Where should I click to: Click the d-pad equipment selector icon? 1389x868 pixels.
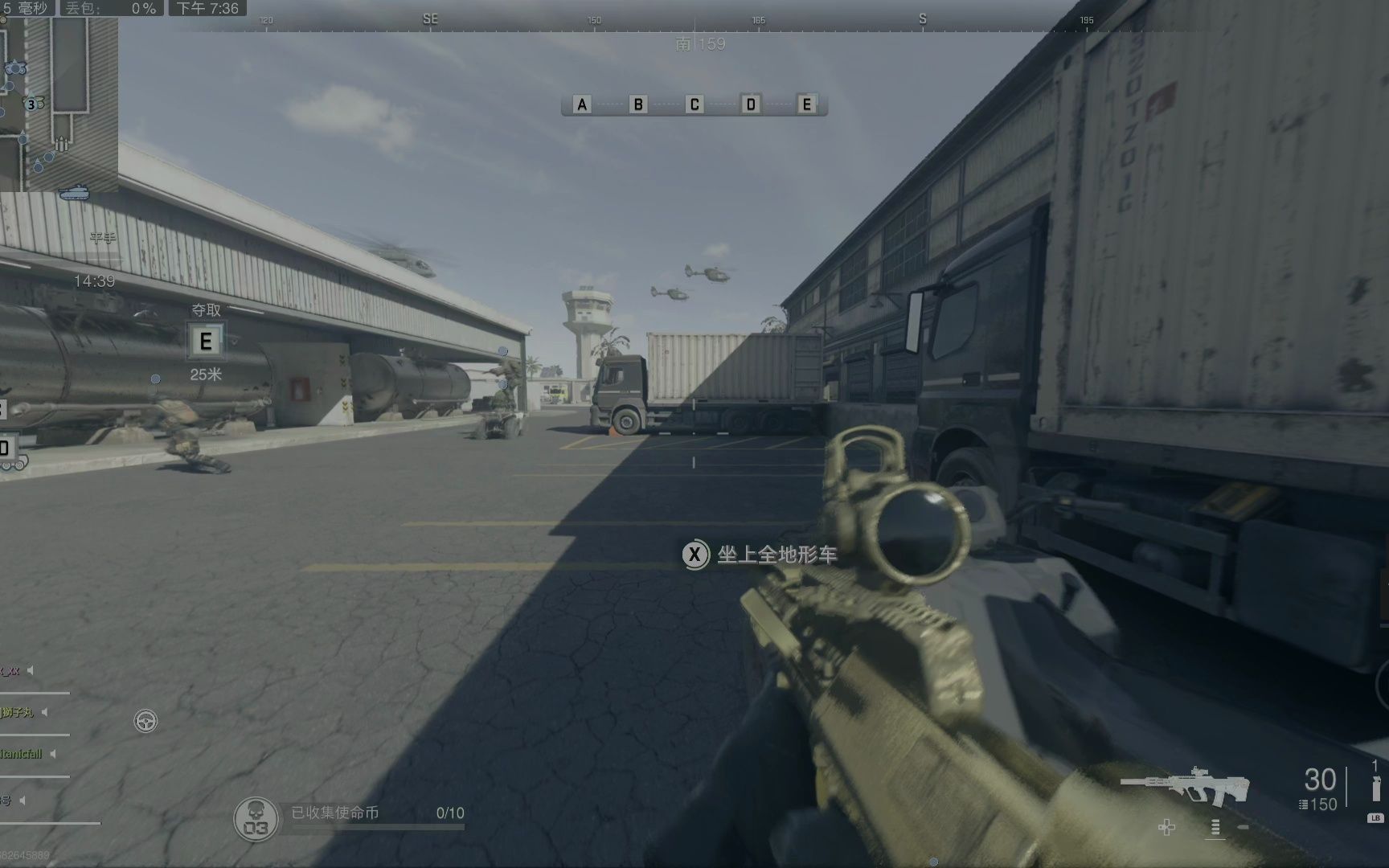coord(1166,827)
